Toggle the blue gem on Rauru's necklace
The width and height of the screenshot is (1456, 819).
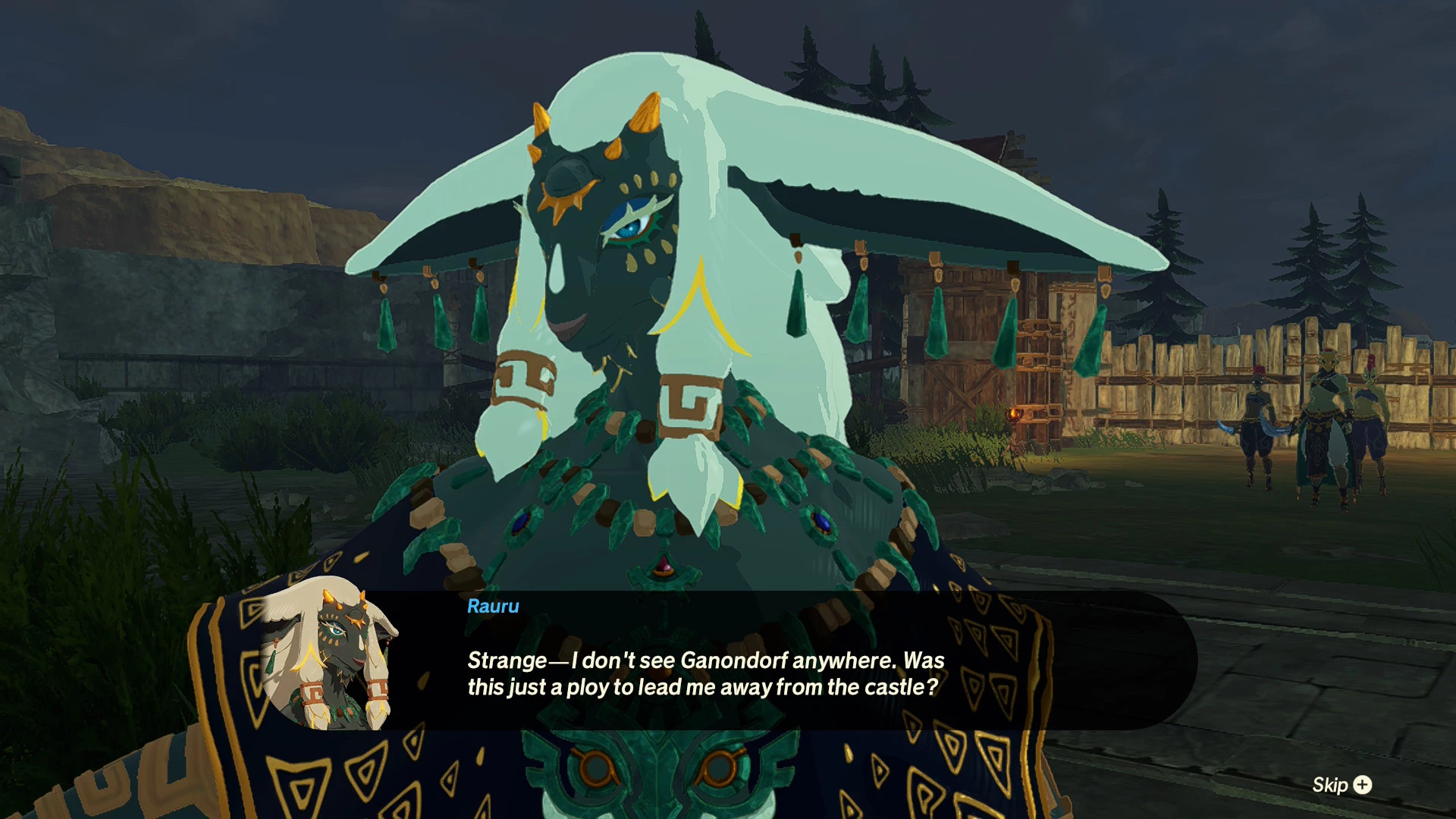tap(823, 522)
